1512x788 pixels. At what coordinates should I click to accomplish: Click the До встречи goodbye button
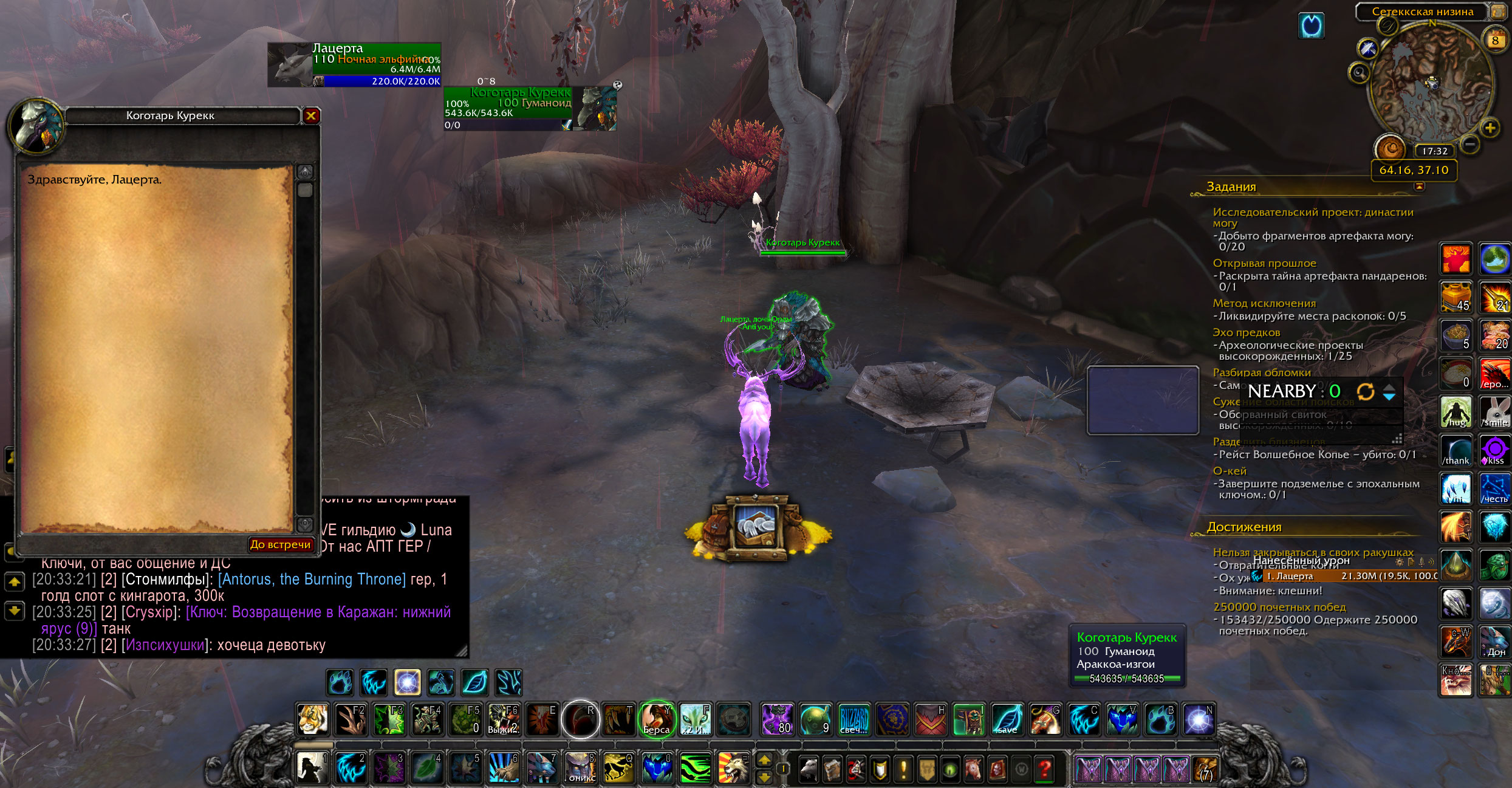(x=280, y=544)
